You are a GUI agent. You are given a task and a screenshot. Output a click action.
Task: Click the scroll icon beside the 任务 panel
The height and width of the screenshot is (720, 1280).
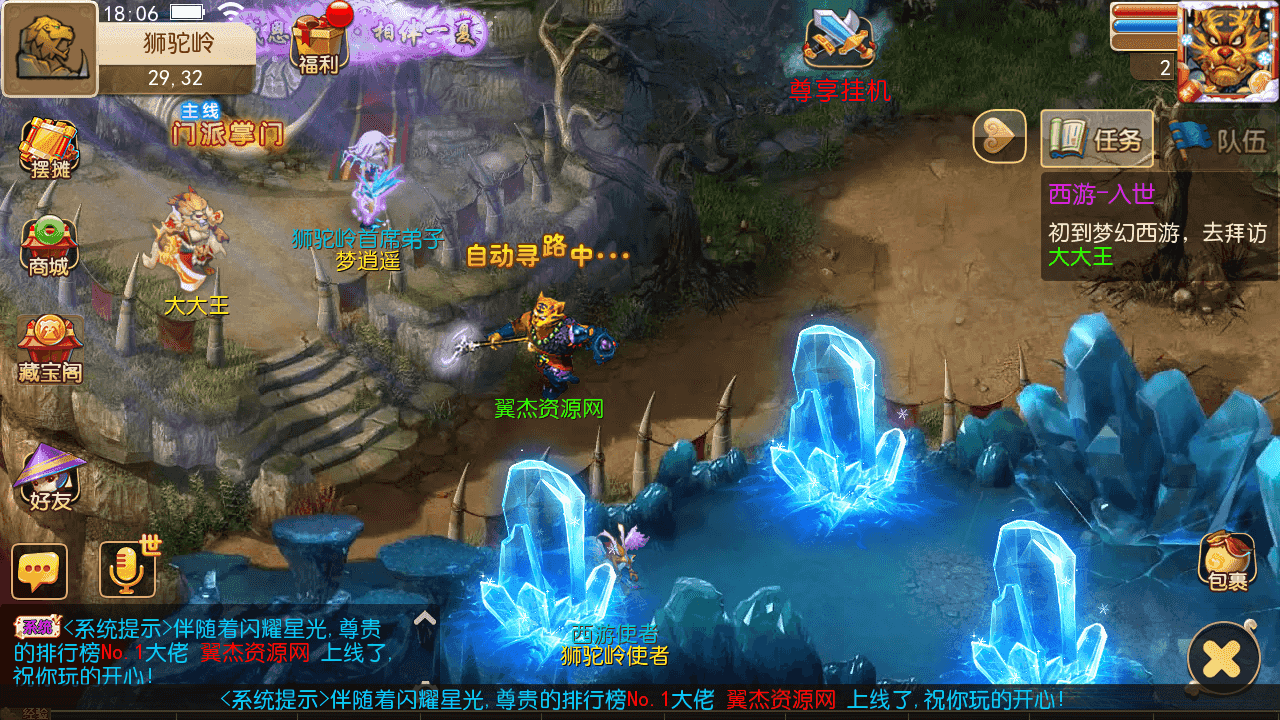point(1000,139)
